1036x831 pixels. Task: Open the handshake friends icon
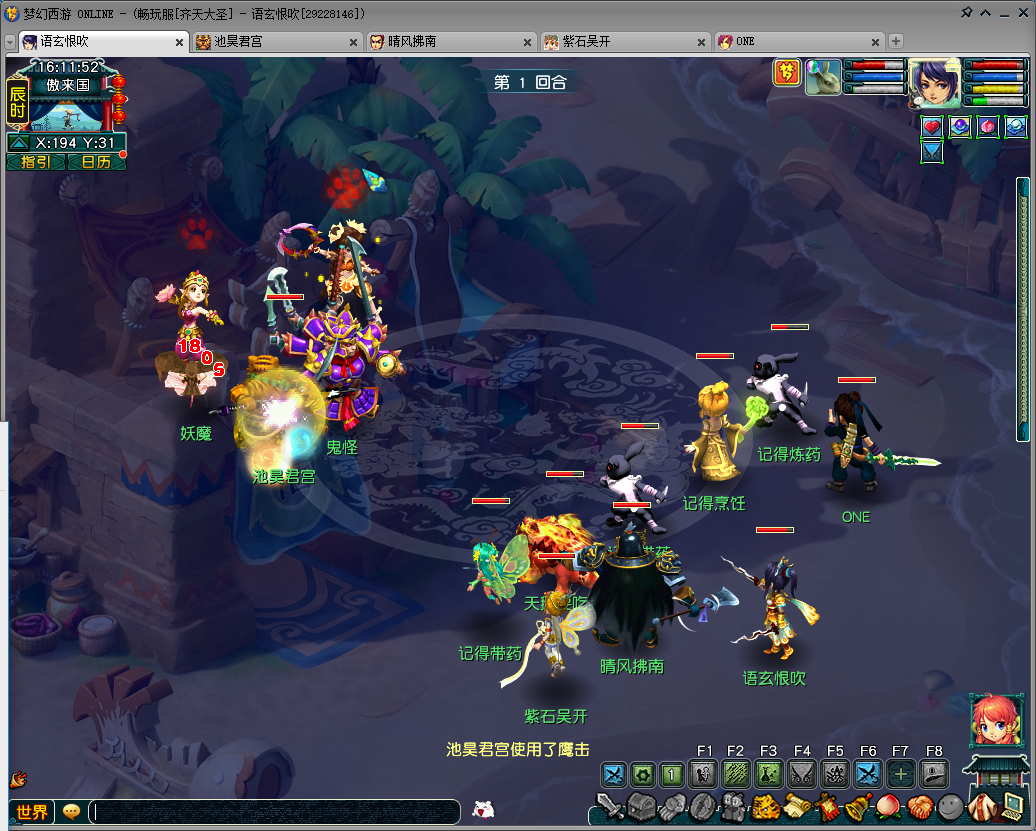click(x=920, y=805)
